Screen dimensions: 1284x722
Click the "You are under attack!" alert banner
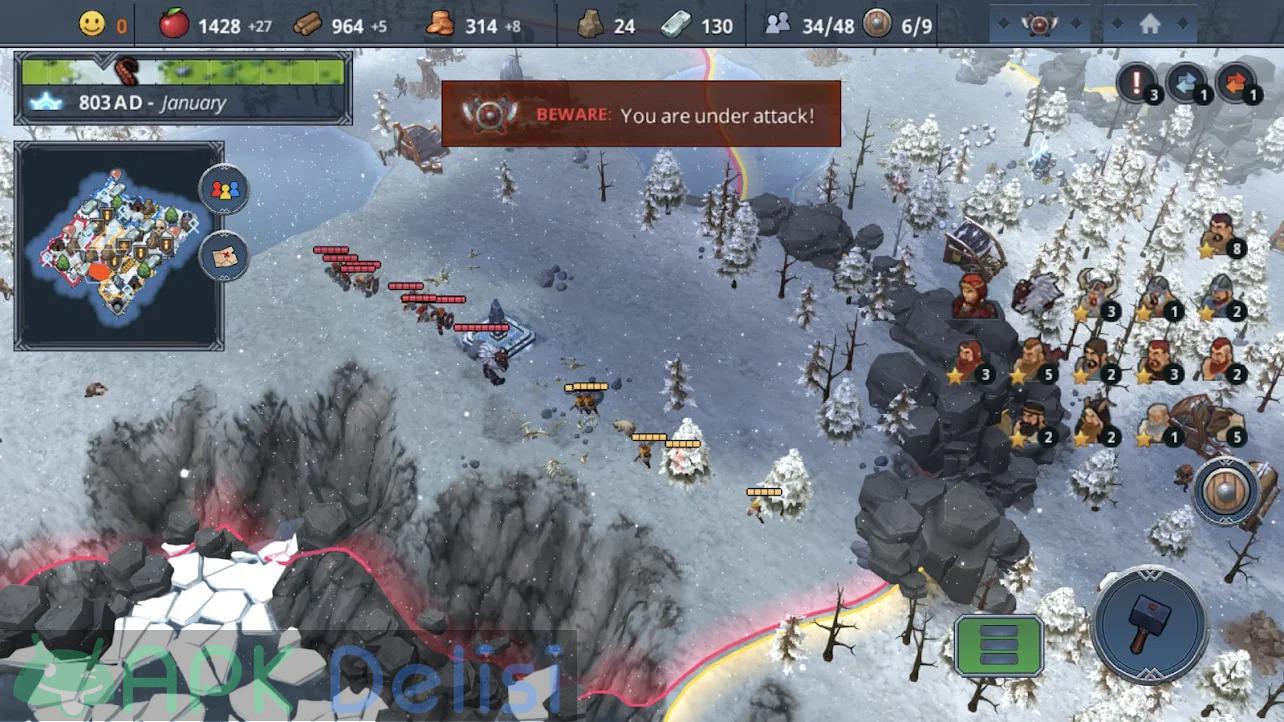tap(641, 114)
